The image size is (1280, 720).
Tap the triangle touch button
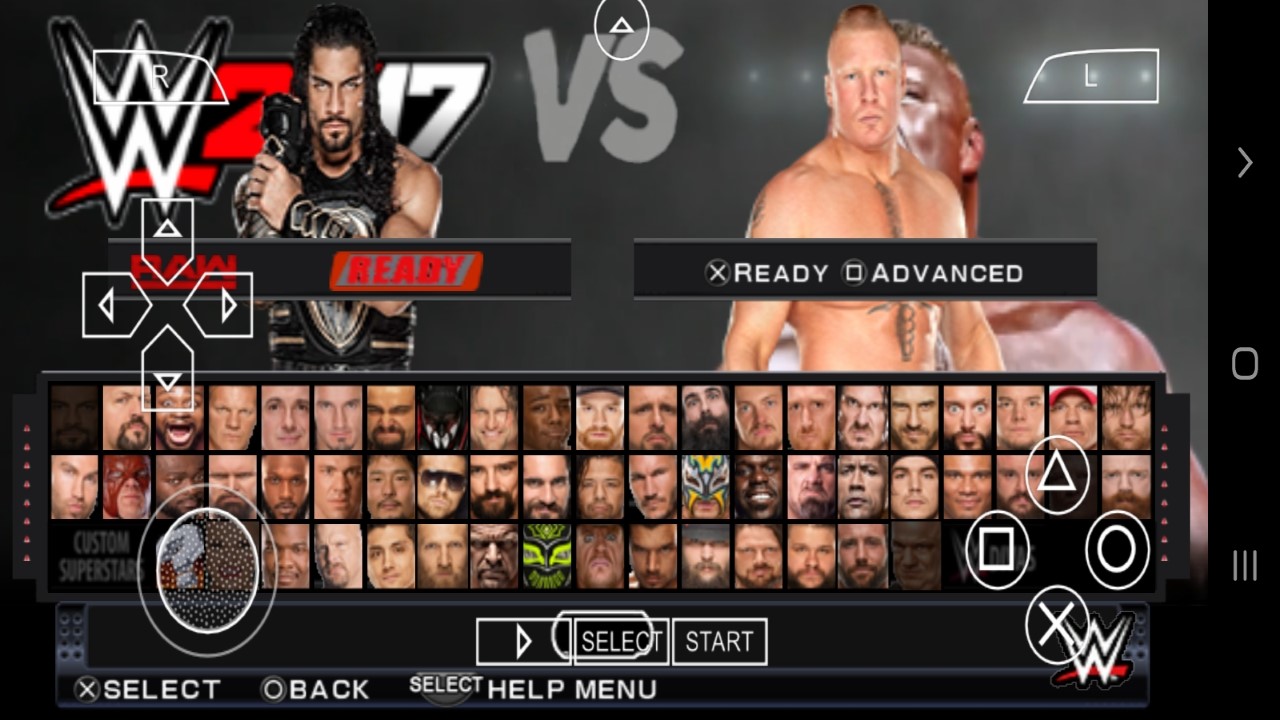[1057, 474]
